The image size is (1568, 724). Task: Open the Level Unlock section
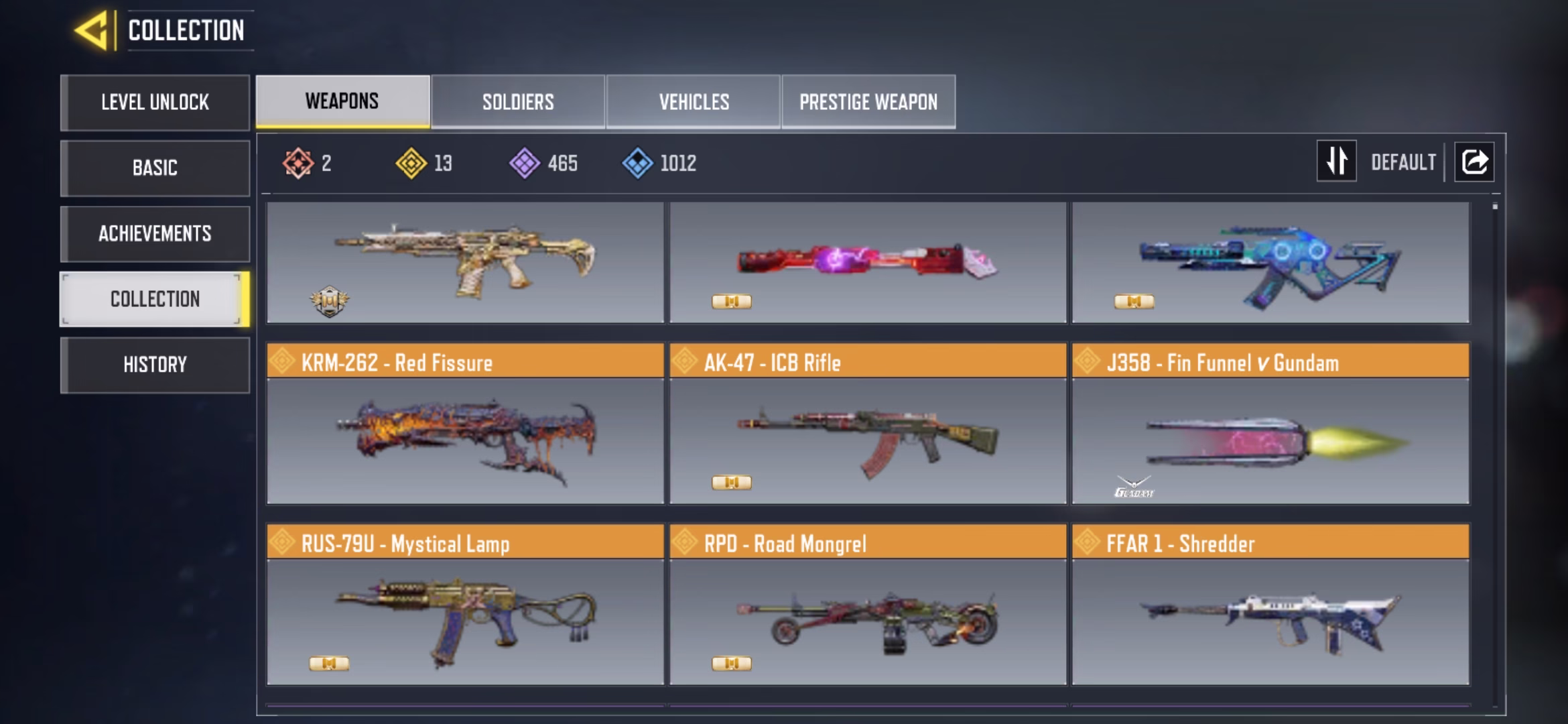pos(155,103)
